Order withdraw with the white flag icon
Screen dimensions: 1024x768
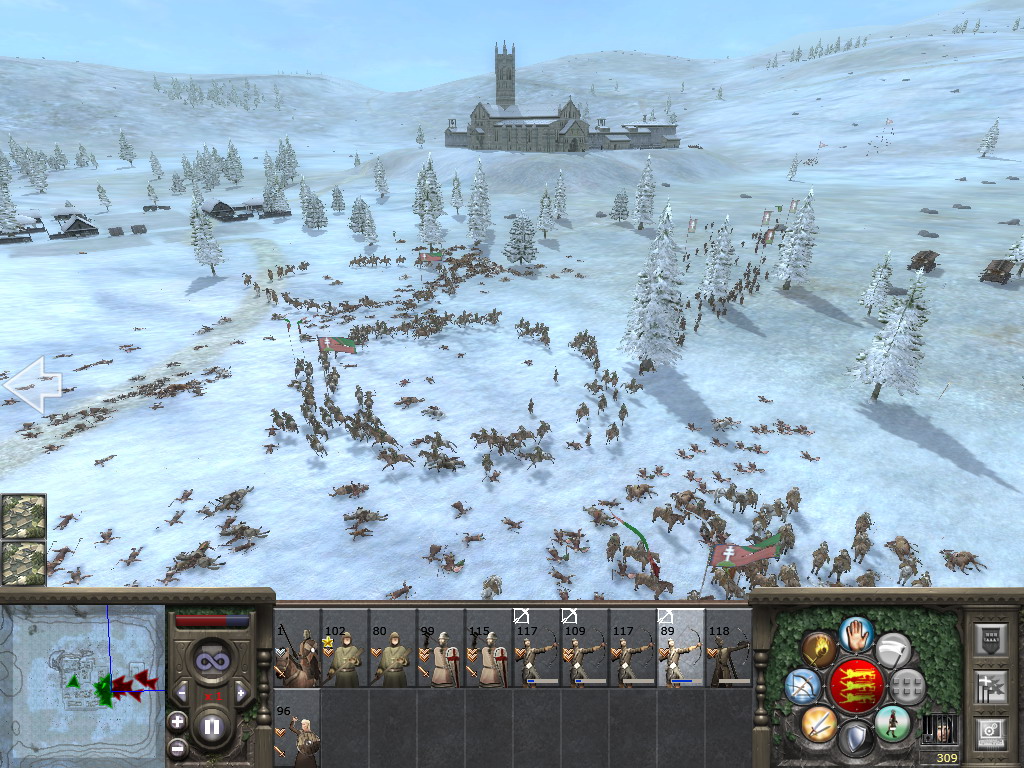(x=894, y=650)
